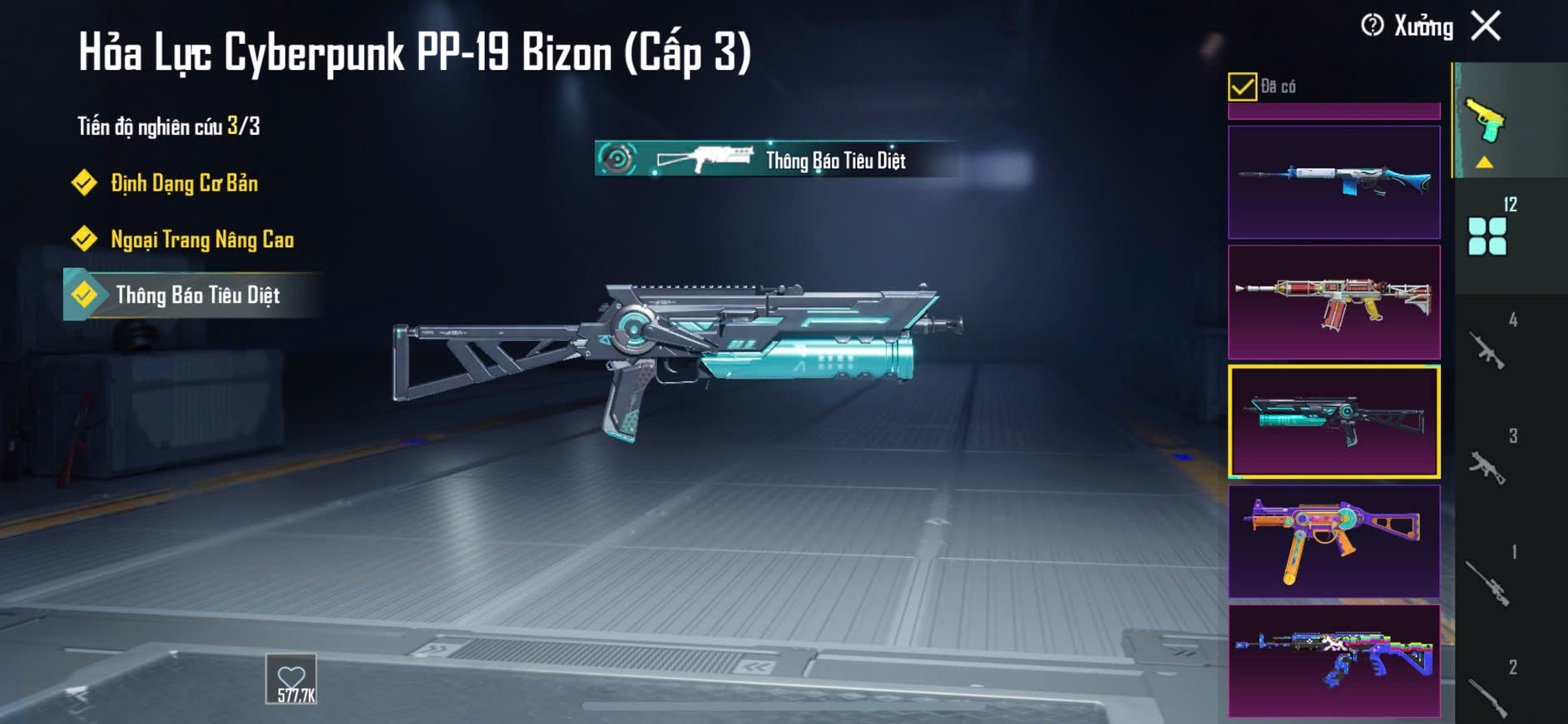The width and height of the screenshot is (1568, 724).
Task: Close the weapon workshop screen
Action: click(x=1486, y=26)
